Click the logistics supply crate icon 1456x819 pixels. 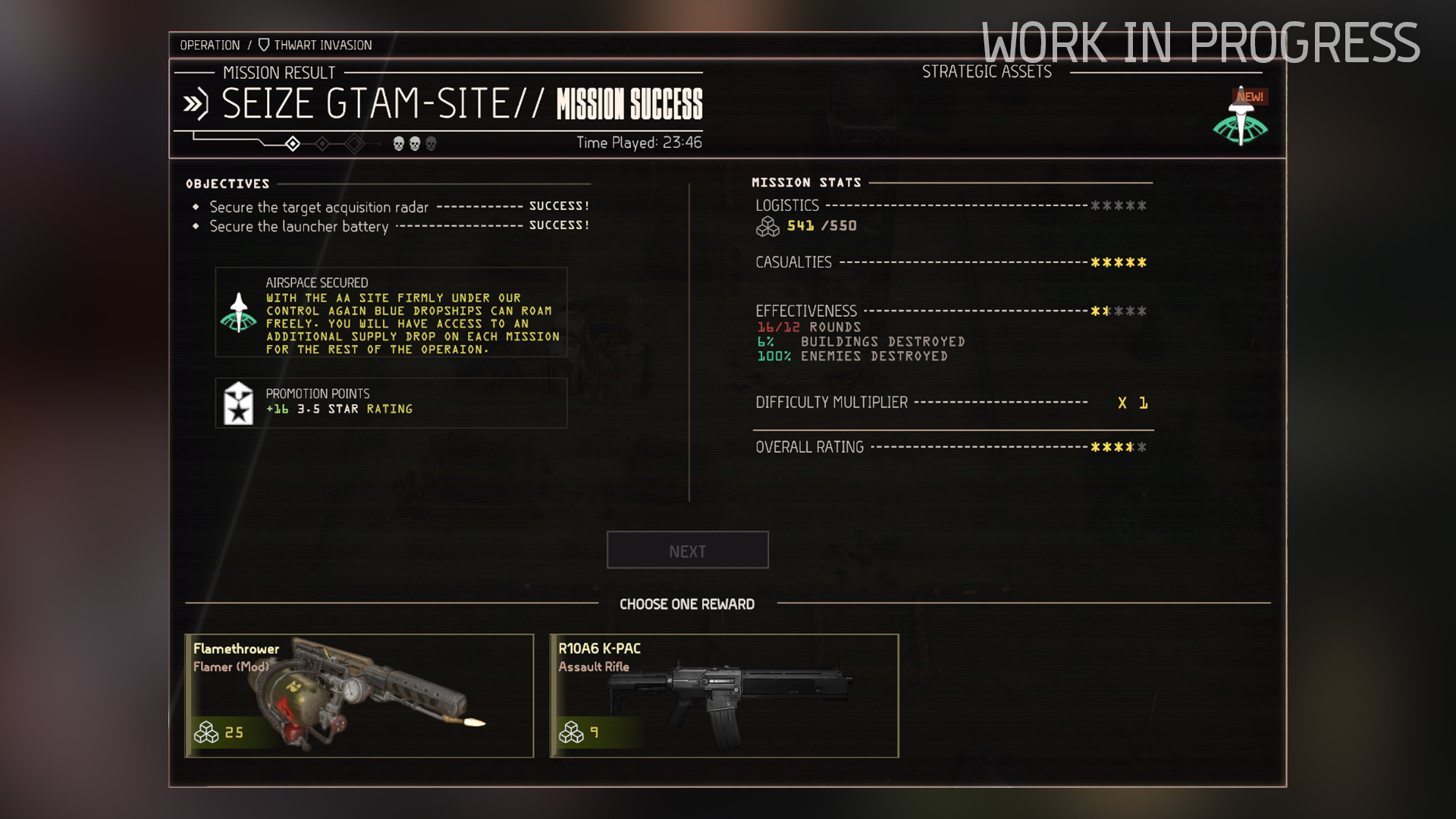[767, 224]
